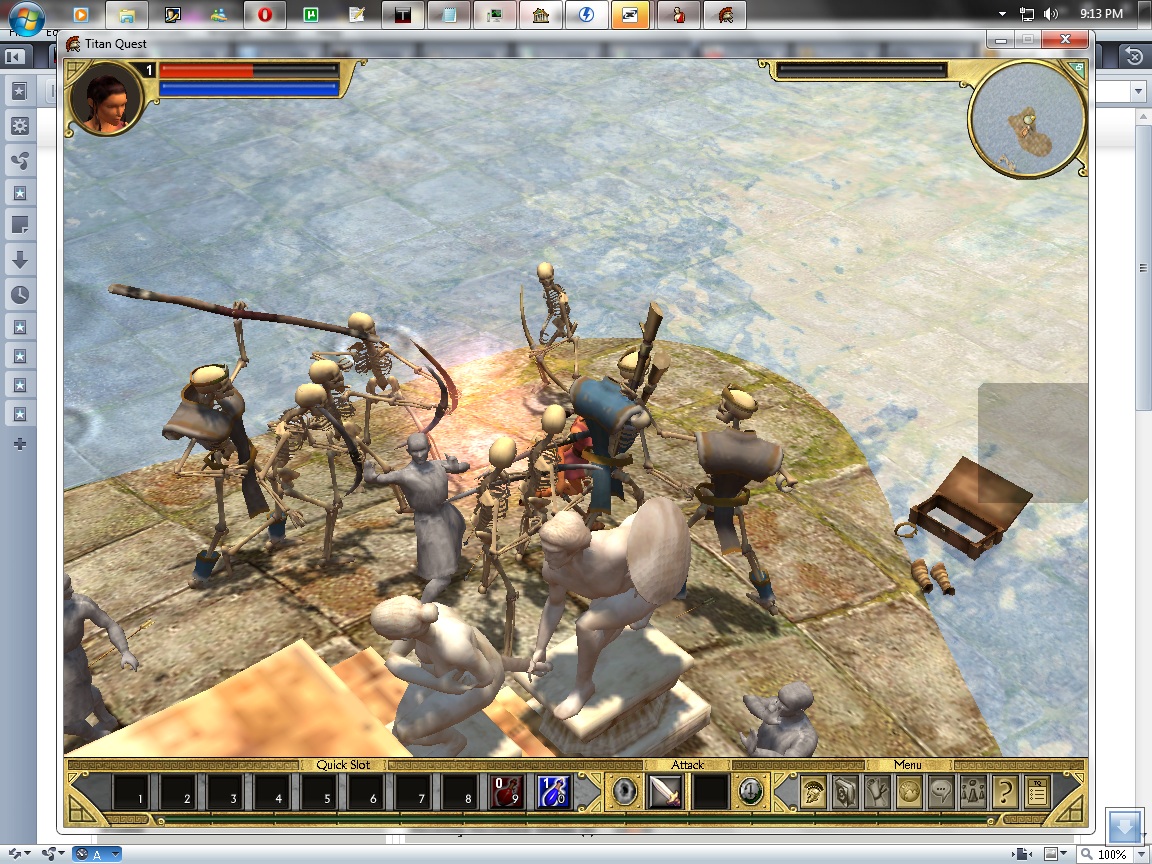Click the Opera icon in the taskbar
Viewport: 1152px width, 864px height.
(x=265, y=15)
